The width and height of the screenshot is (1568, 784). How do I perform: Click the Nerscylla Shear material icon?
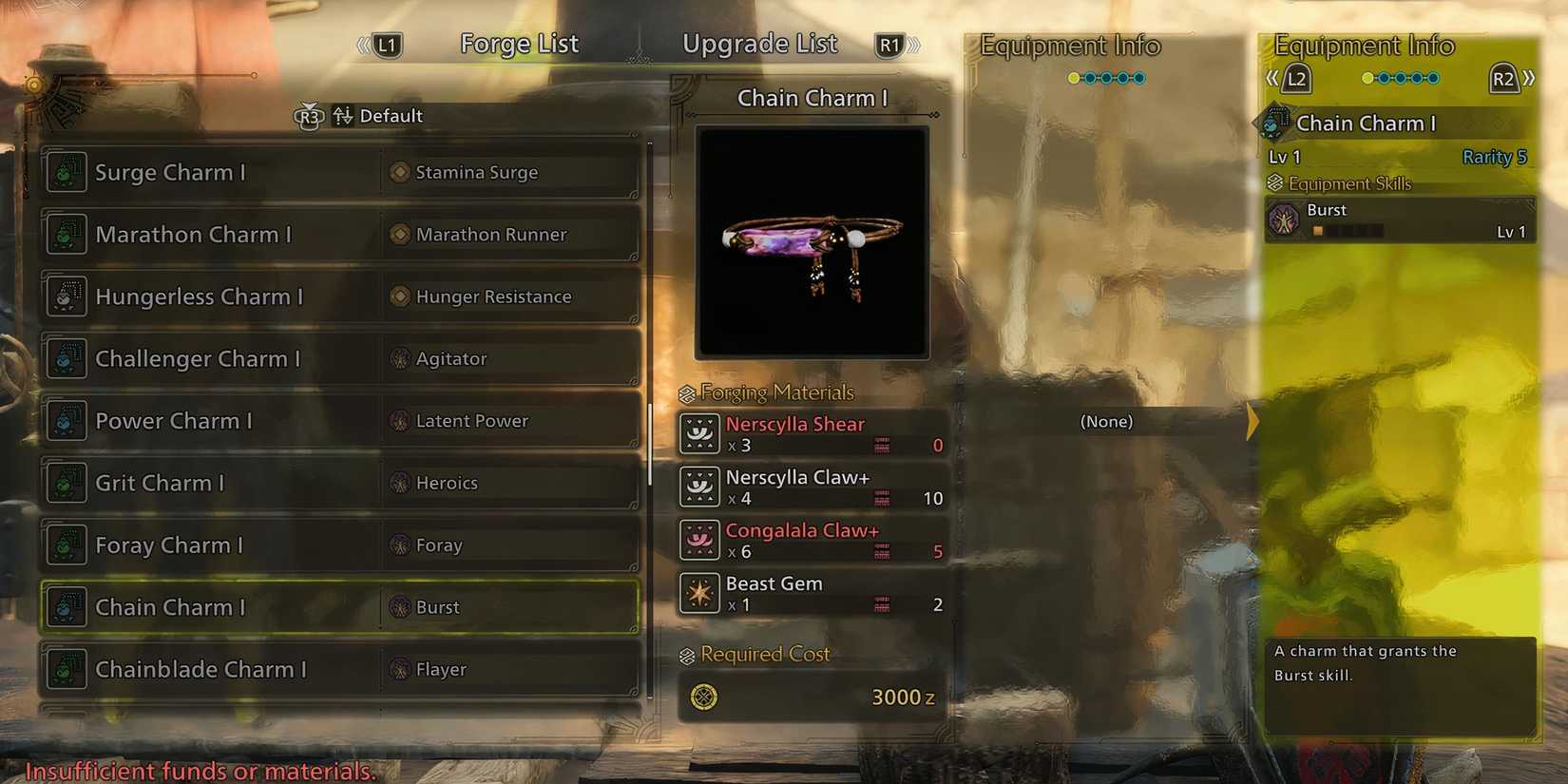click(698, 433)
